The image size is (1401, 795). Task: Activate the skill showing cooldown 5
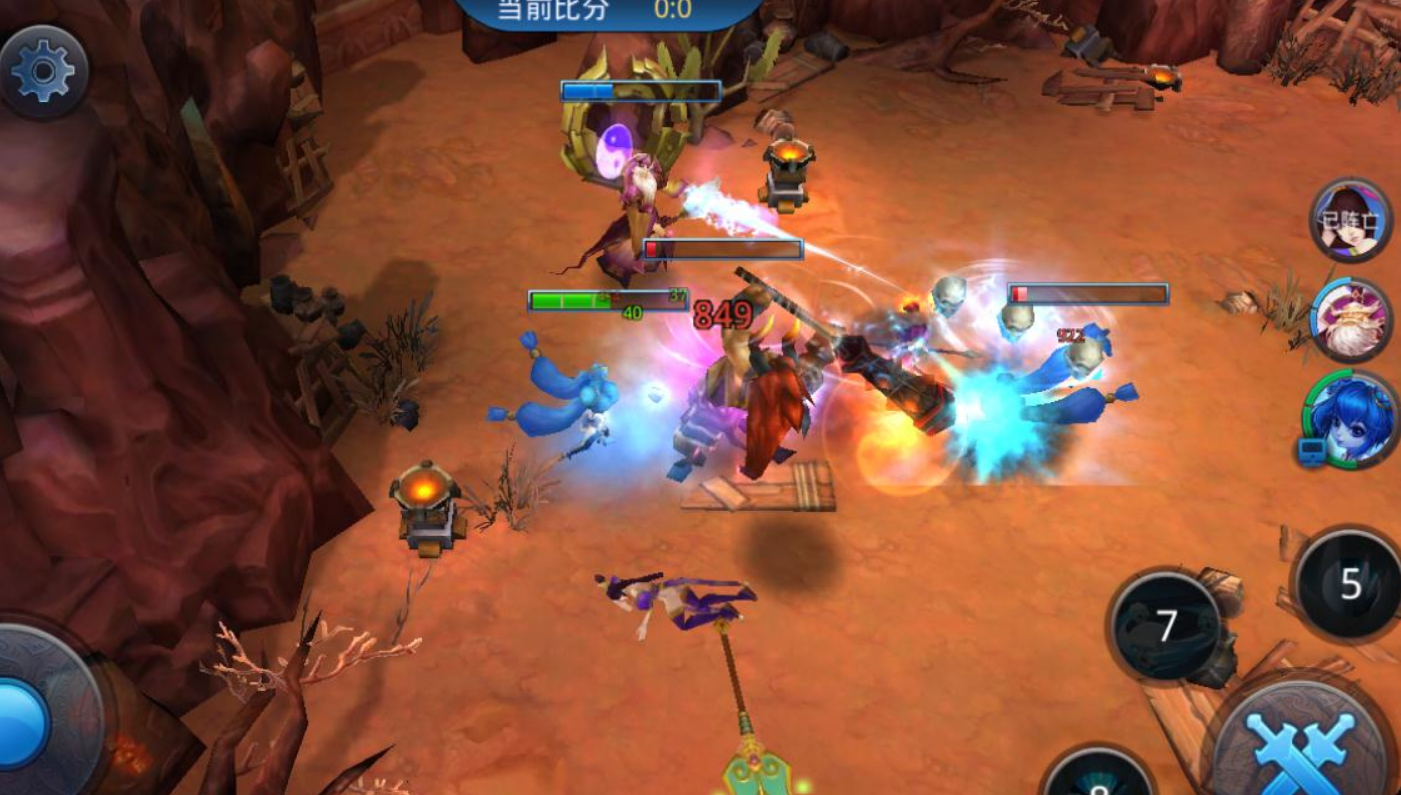[x=1349, y=585]
